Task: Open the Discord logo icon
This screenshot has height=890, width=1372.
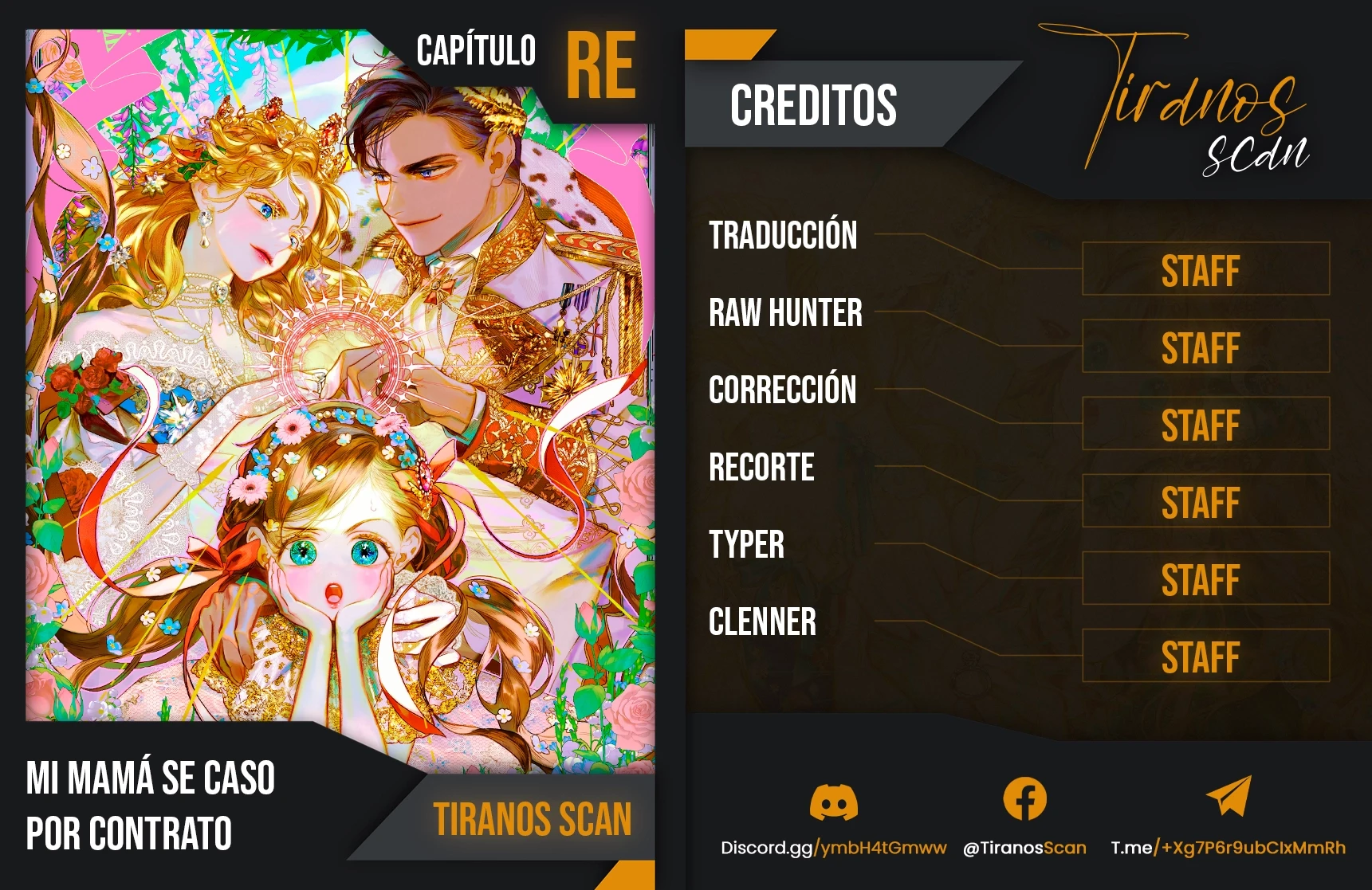Action: click(x=833, y=801)
